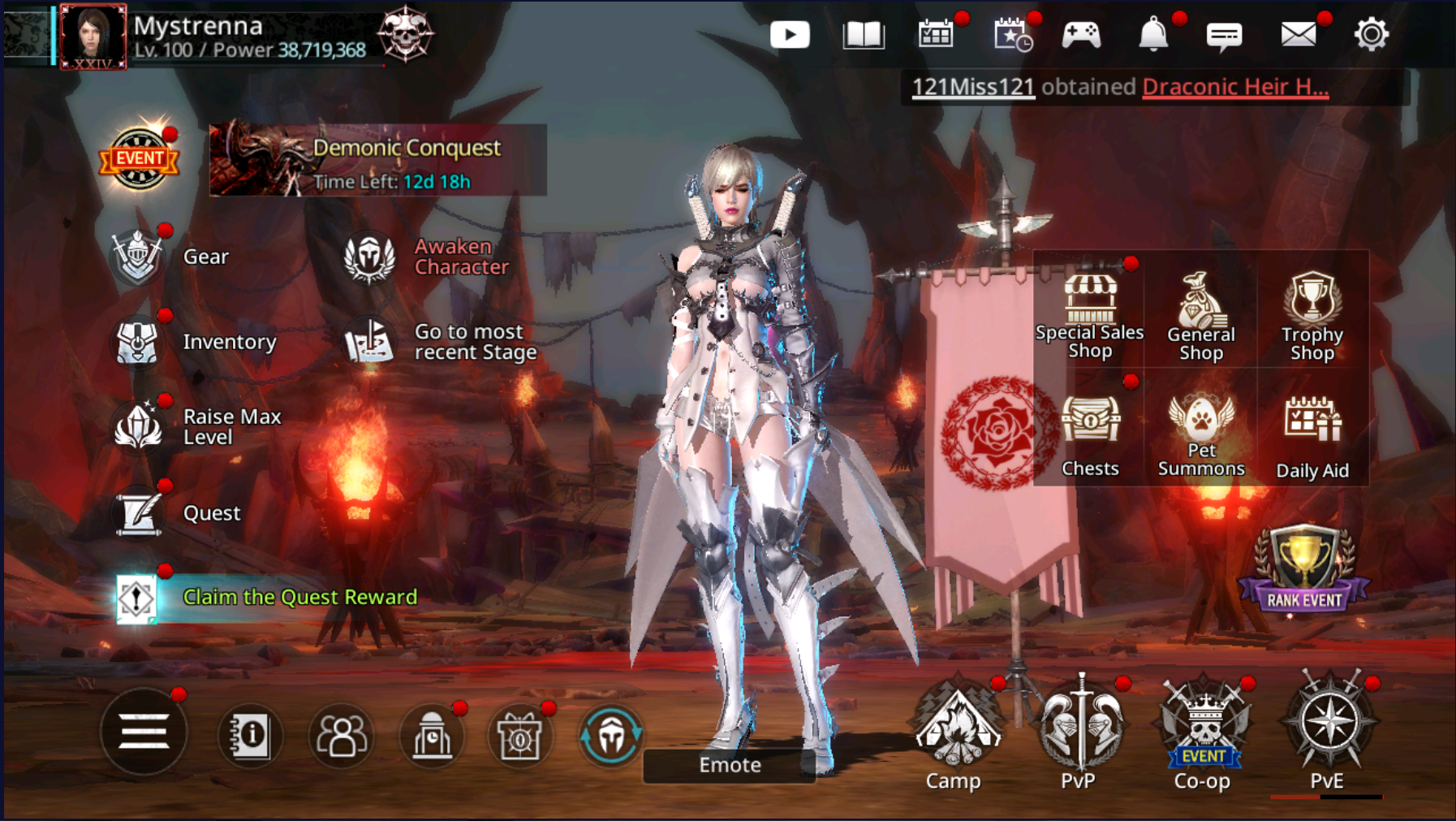Viewport: 1456px width, 821px height.
Task: Open the Daily Aid rewards
Action: point(1312,436)
